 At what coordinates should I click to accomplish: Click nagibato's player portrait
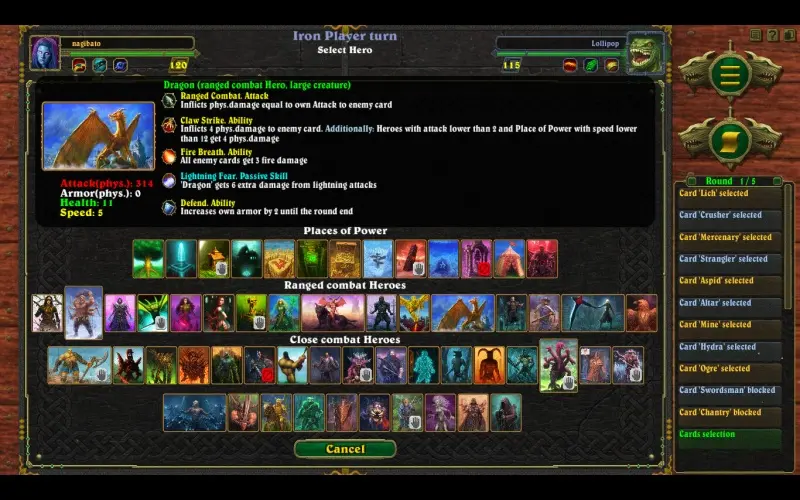44,52
